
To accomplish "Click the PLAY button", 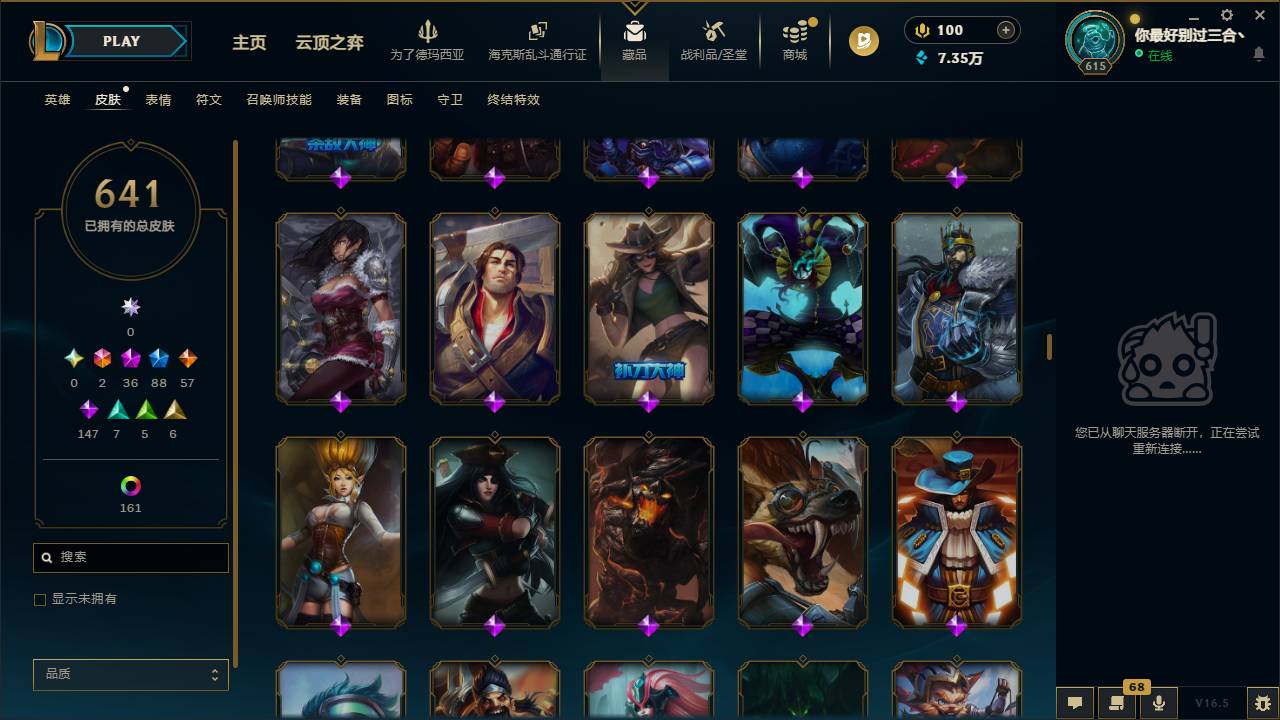I will 120,41.
